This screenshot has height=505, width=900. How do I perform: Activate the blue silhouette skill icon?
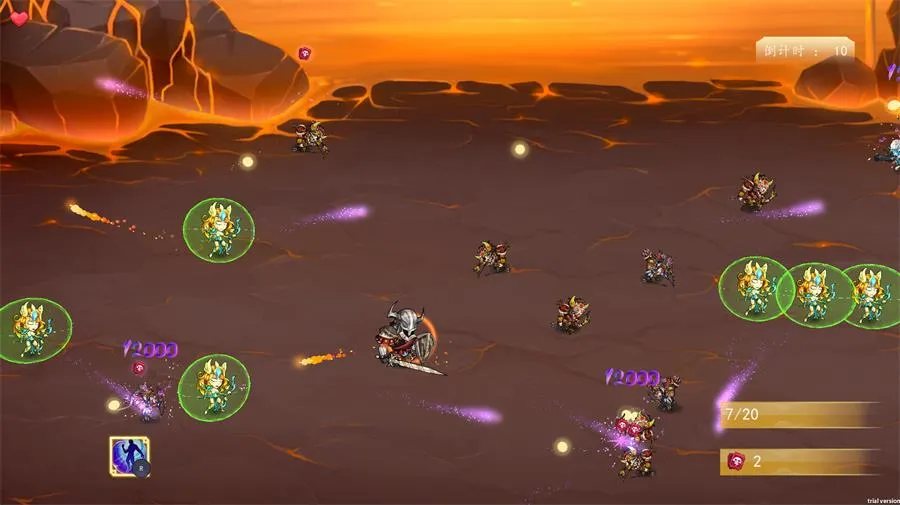click(128, 456)
